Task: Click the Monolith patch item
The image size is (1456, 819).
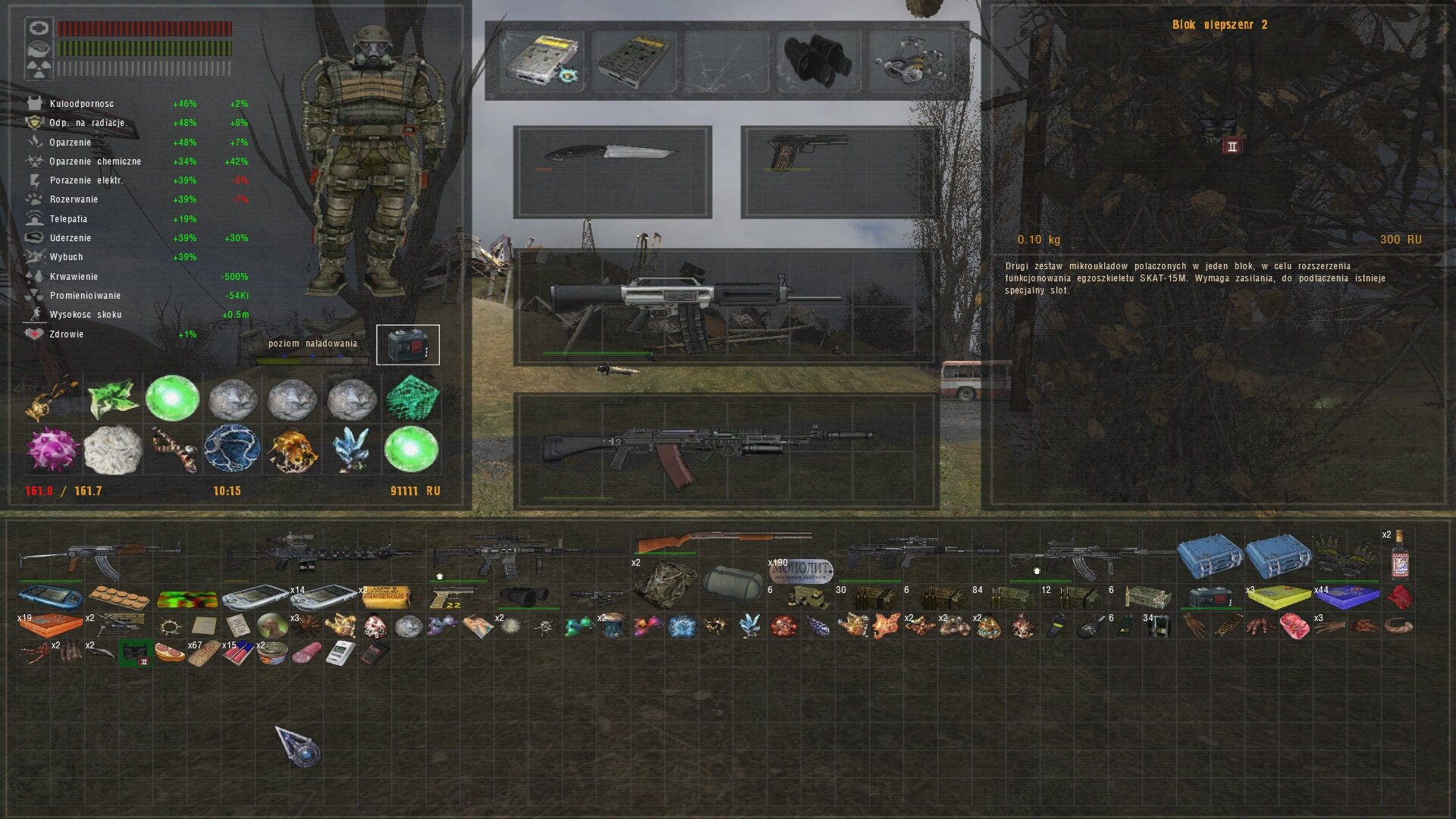Action: click(x=802, y=571)
